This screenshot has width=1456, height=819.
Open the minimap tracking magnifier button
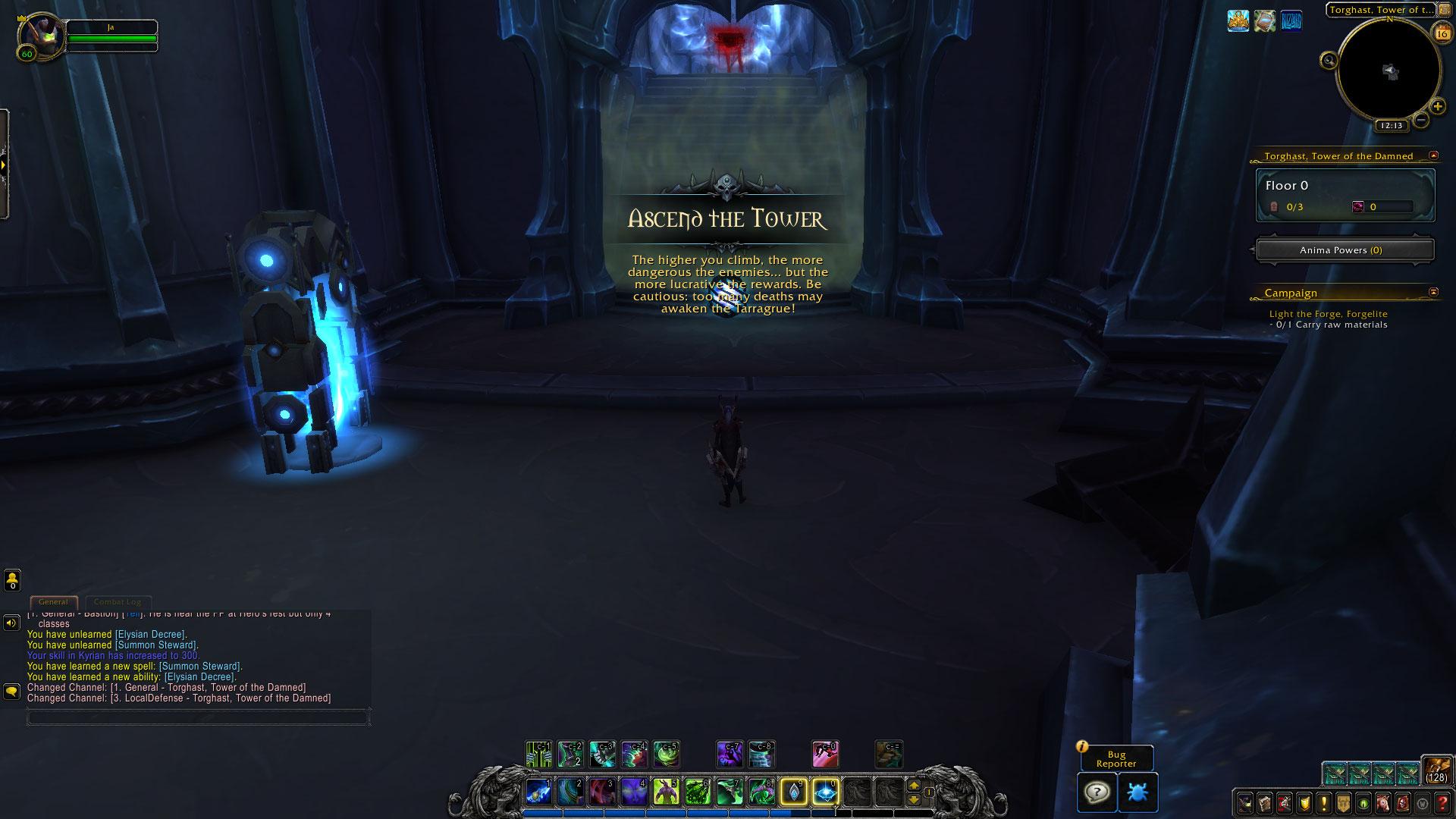[1329, 61]
